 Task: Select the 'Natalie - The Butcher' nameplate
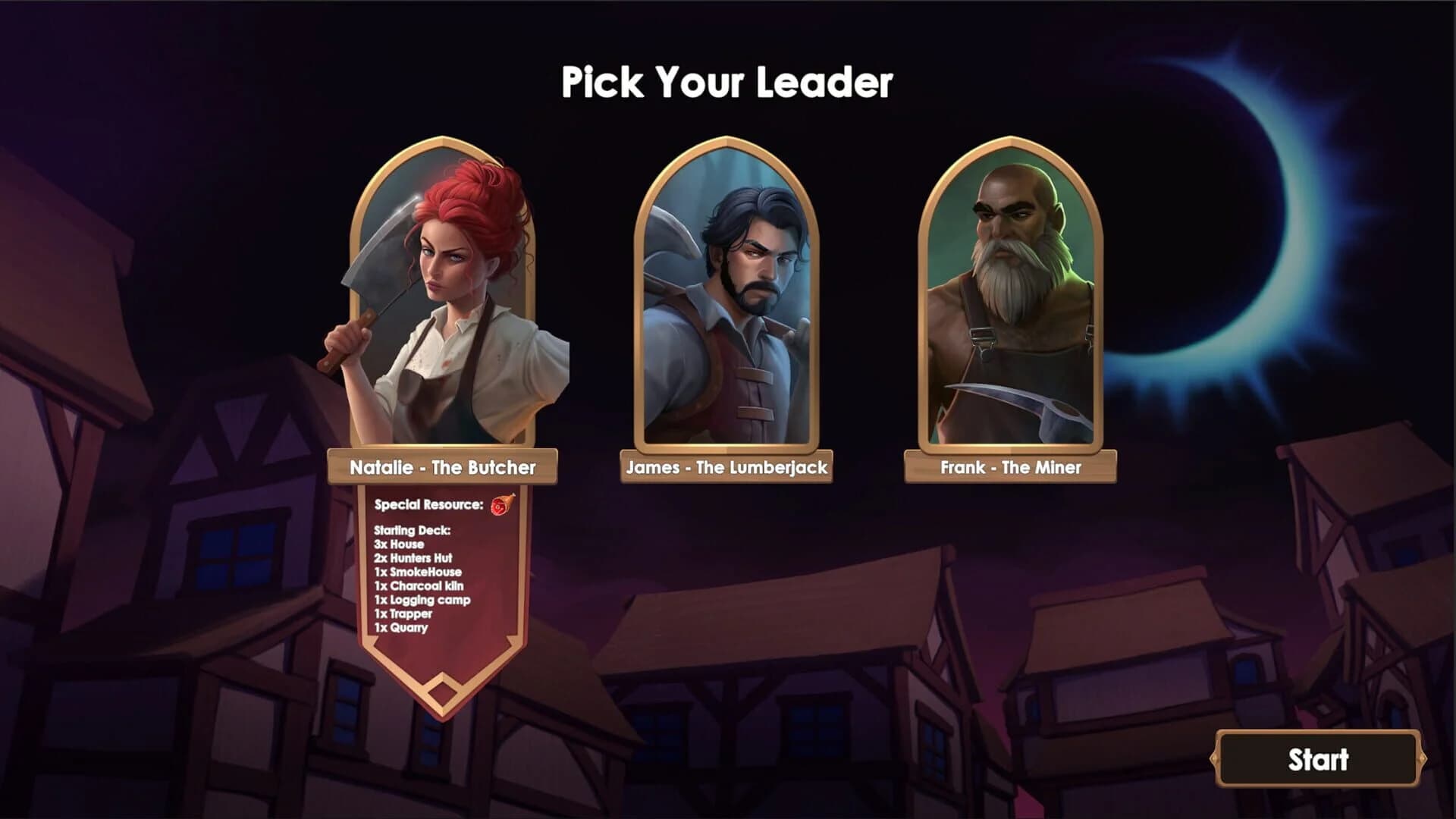(x=444, y=468)
